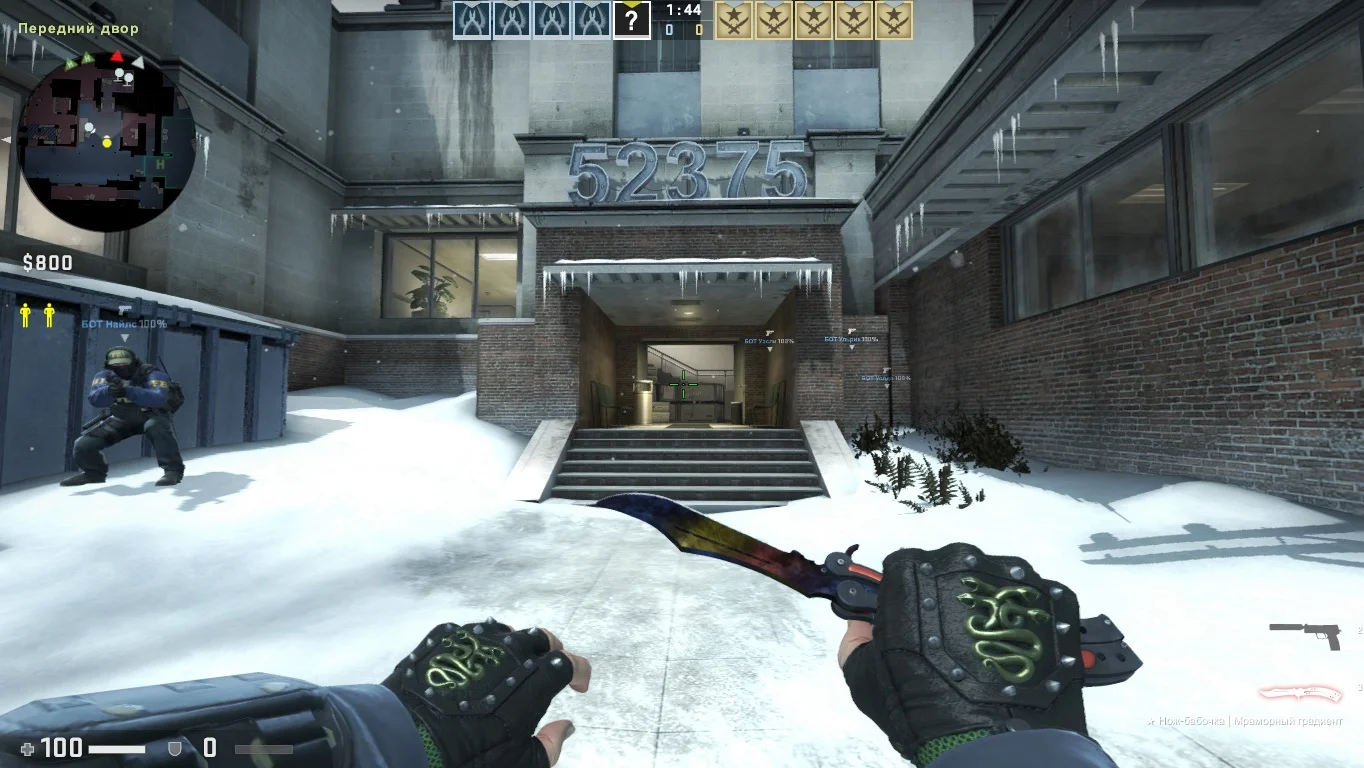Select the question mark player avatar

(632, 20)
